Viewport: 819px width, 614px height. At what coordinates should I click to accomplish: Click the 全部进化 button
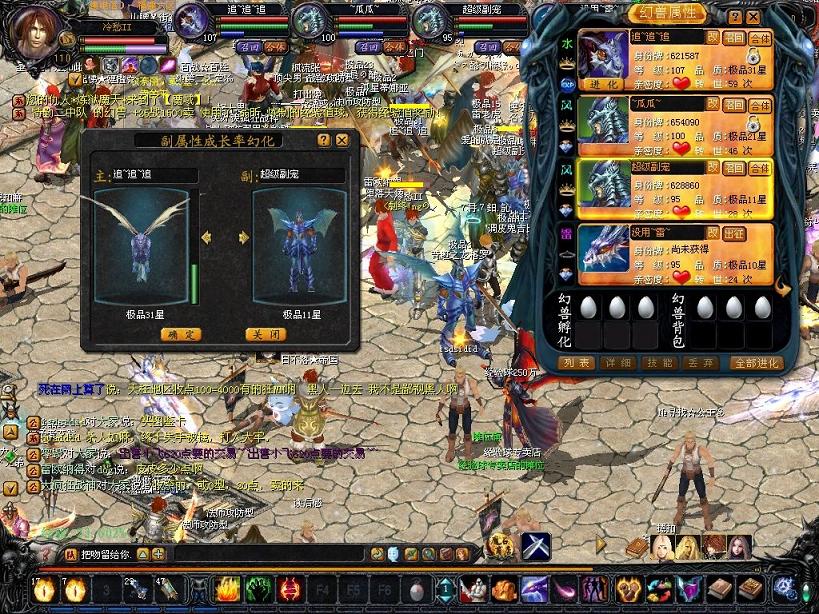[755, 363]
